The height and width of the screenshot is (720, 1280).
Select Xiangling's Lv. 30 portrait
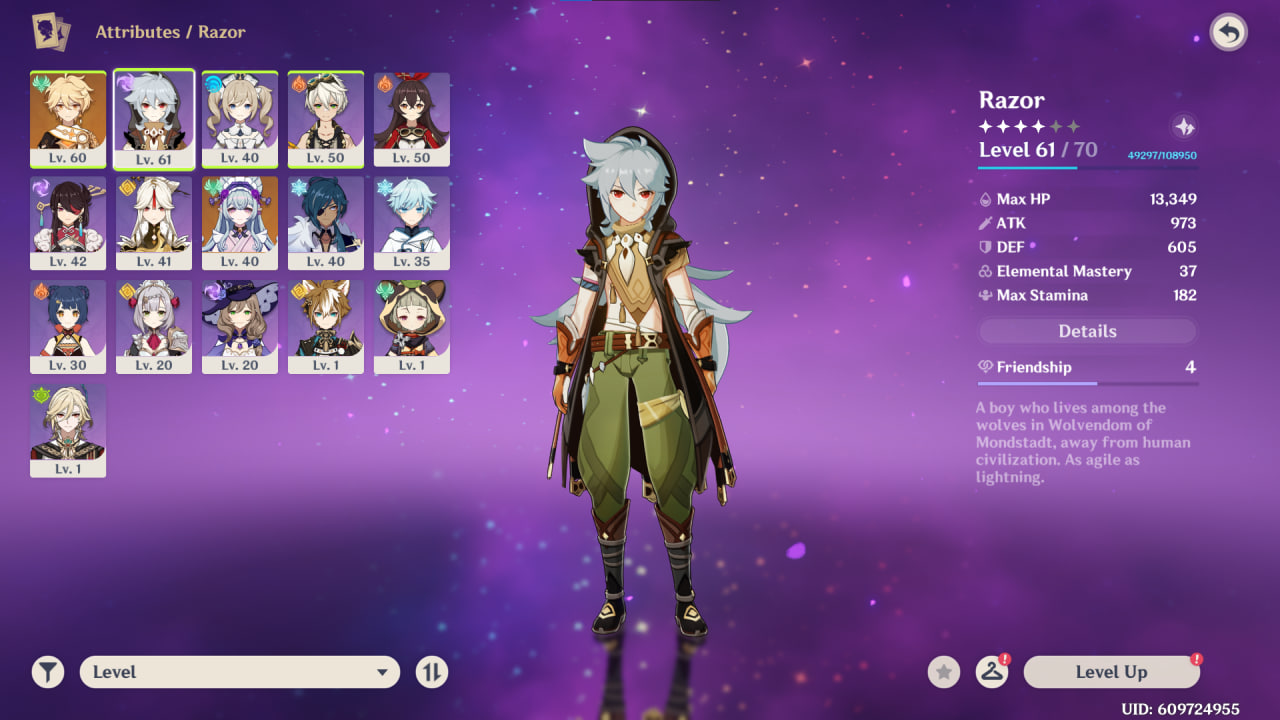click(x=68, y=327)
